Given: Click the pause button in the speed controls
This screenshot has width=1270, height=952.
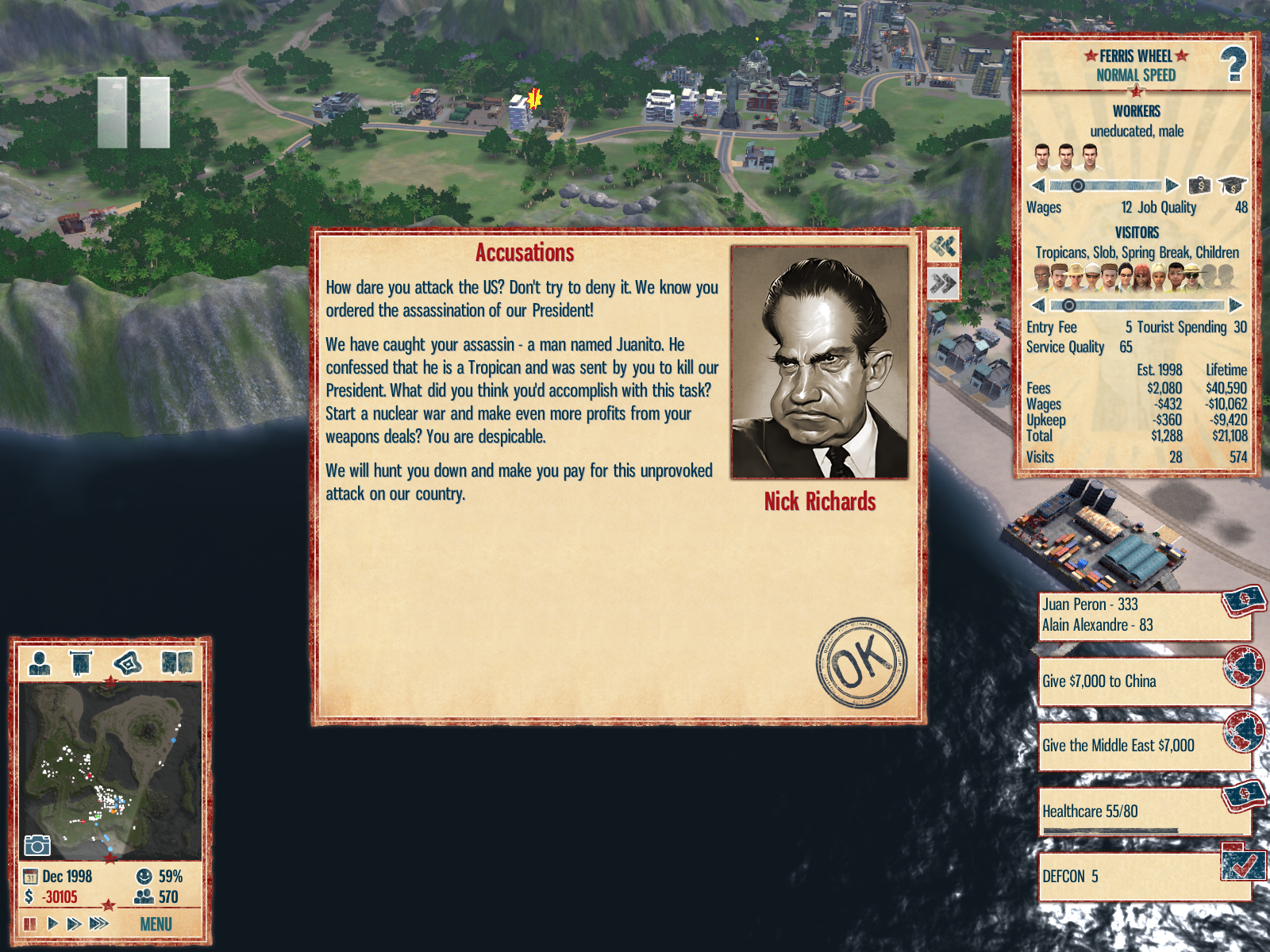Looking at the screenshot, I should (30, 923).
